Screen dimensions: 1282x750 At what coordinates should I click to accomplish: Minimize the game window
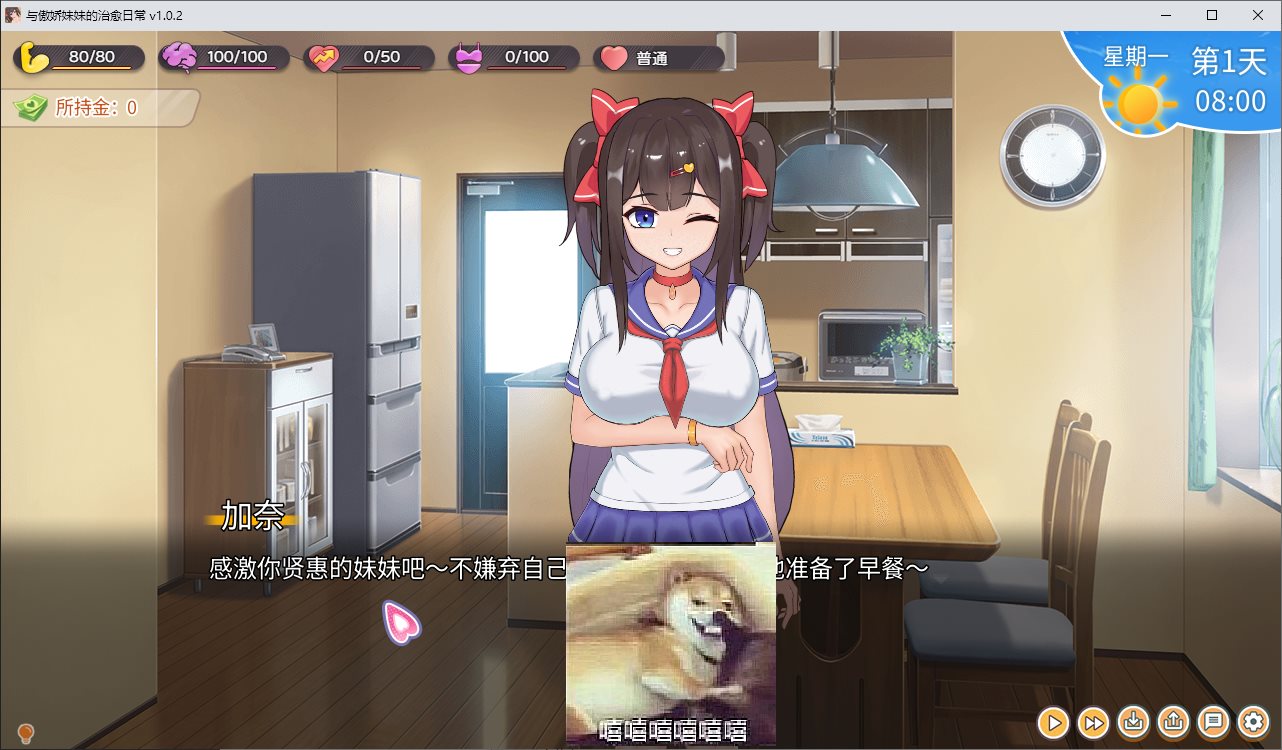tap(1166, 15)
